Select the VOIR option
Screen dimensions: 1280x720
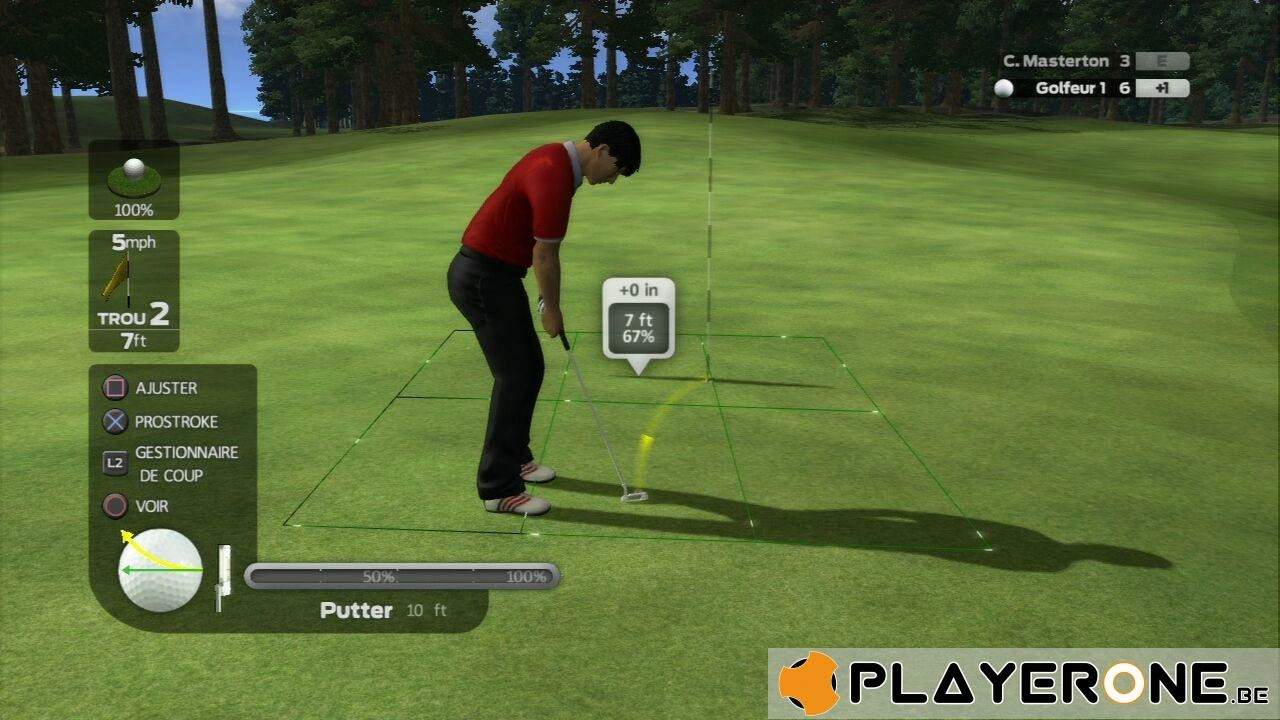(x=150, y=506)
